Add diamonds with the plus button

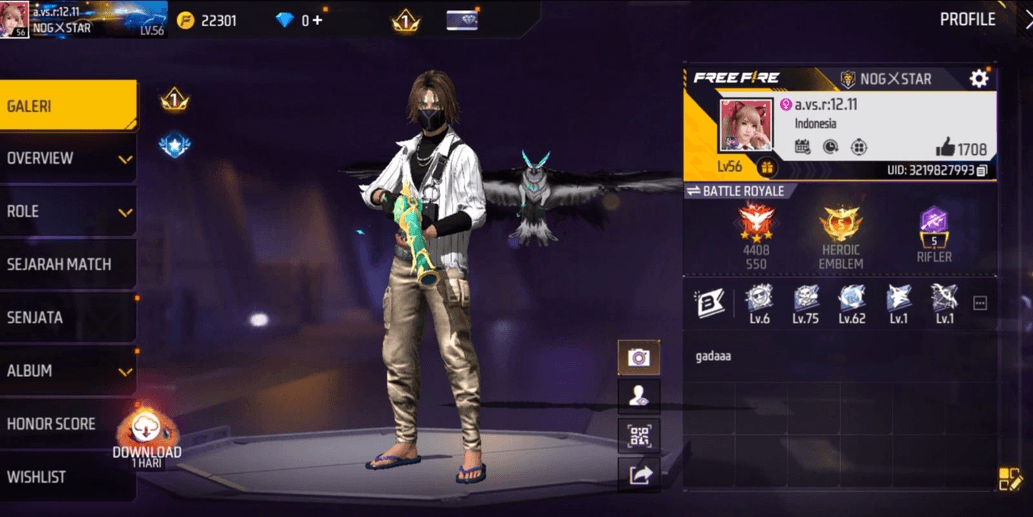point(318,20)
